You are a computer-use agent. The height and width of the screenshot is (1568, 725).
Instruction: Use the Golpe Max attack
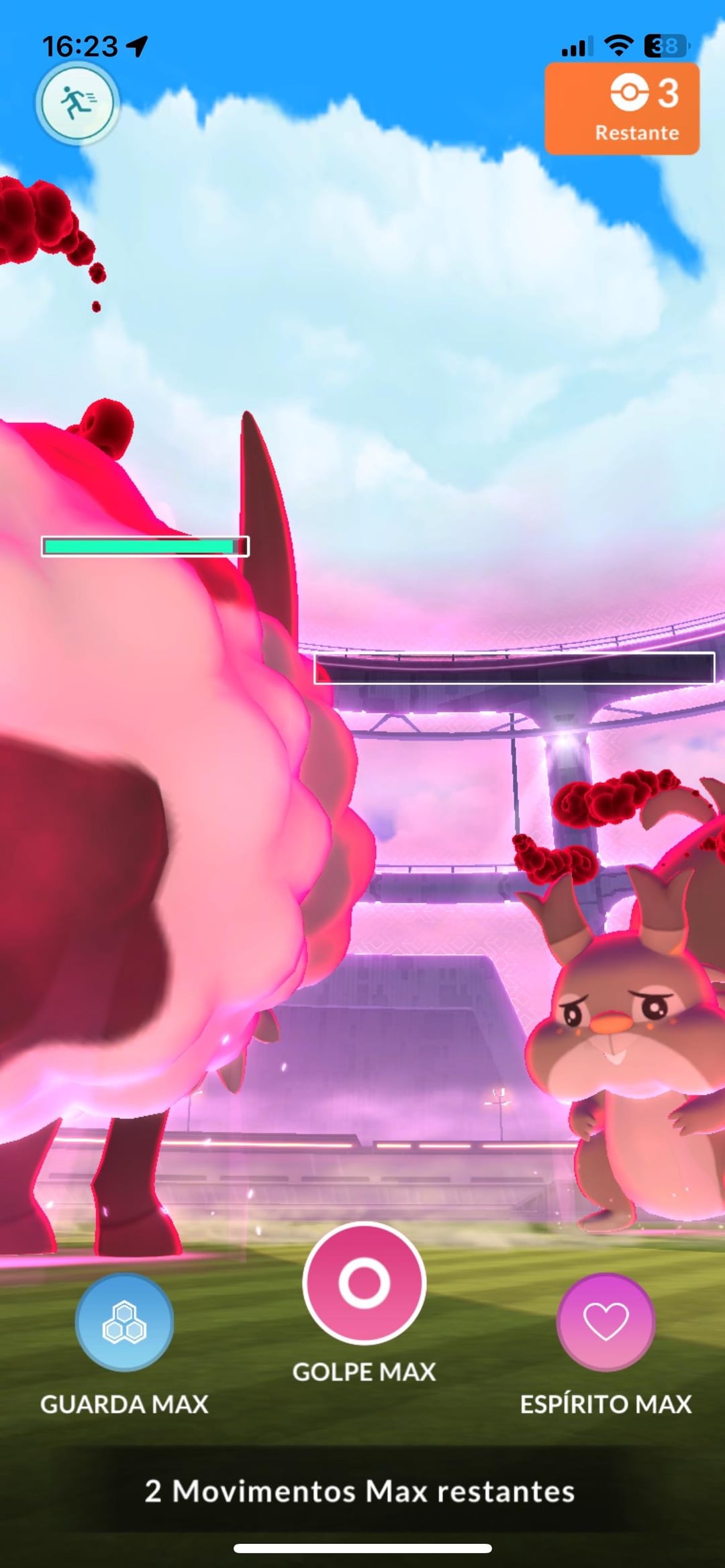tap(364, 1282)
